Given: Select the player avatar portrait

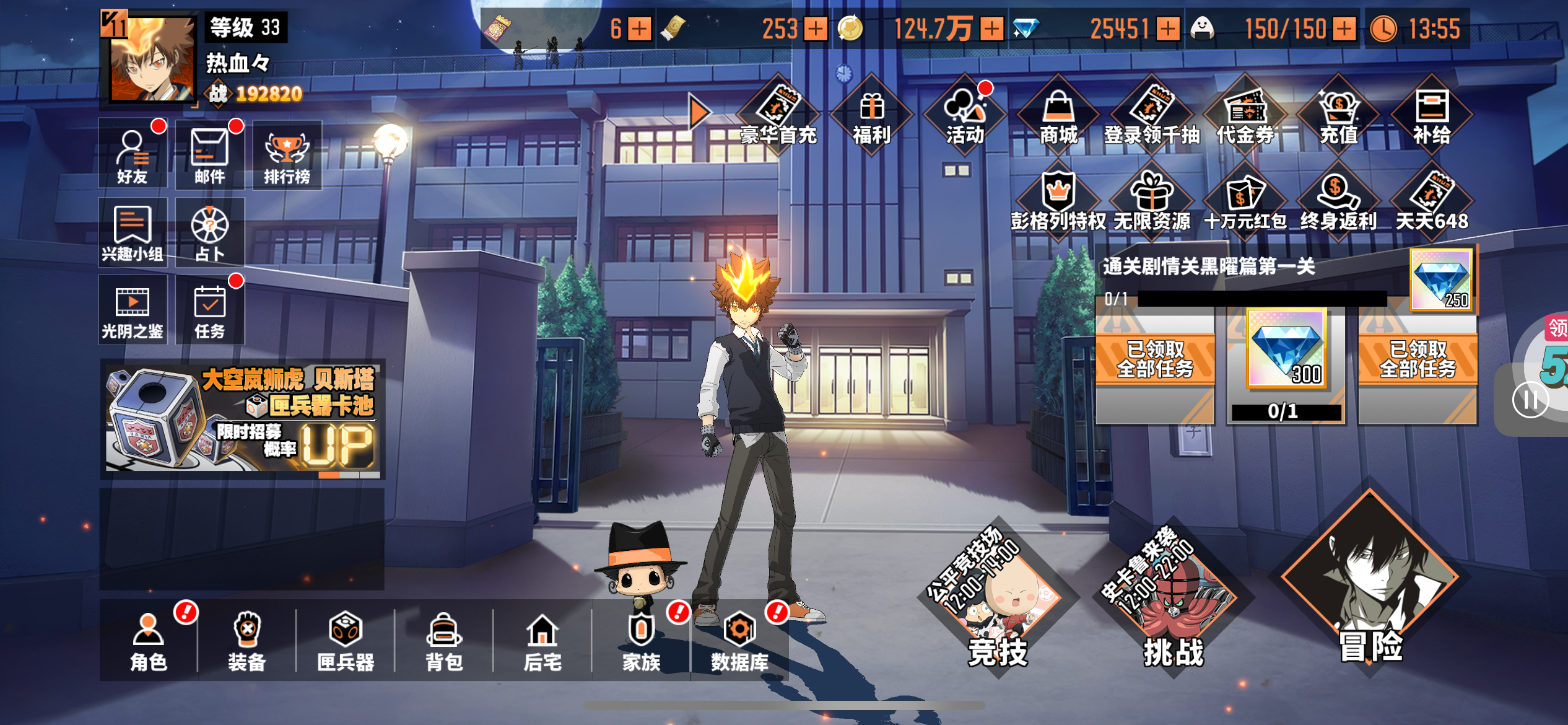Looking at the screenshot, I should click(x=152, y=59).
